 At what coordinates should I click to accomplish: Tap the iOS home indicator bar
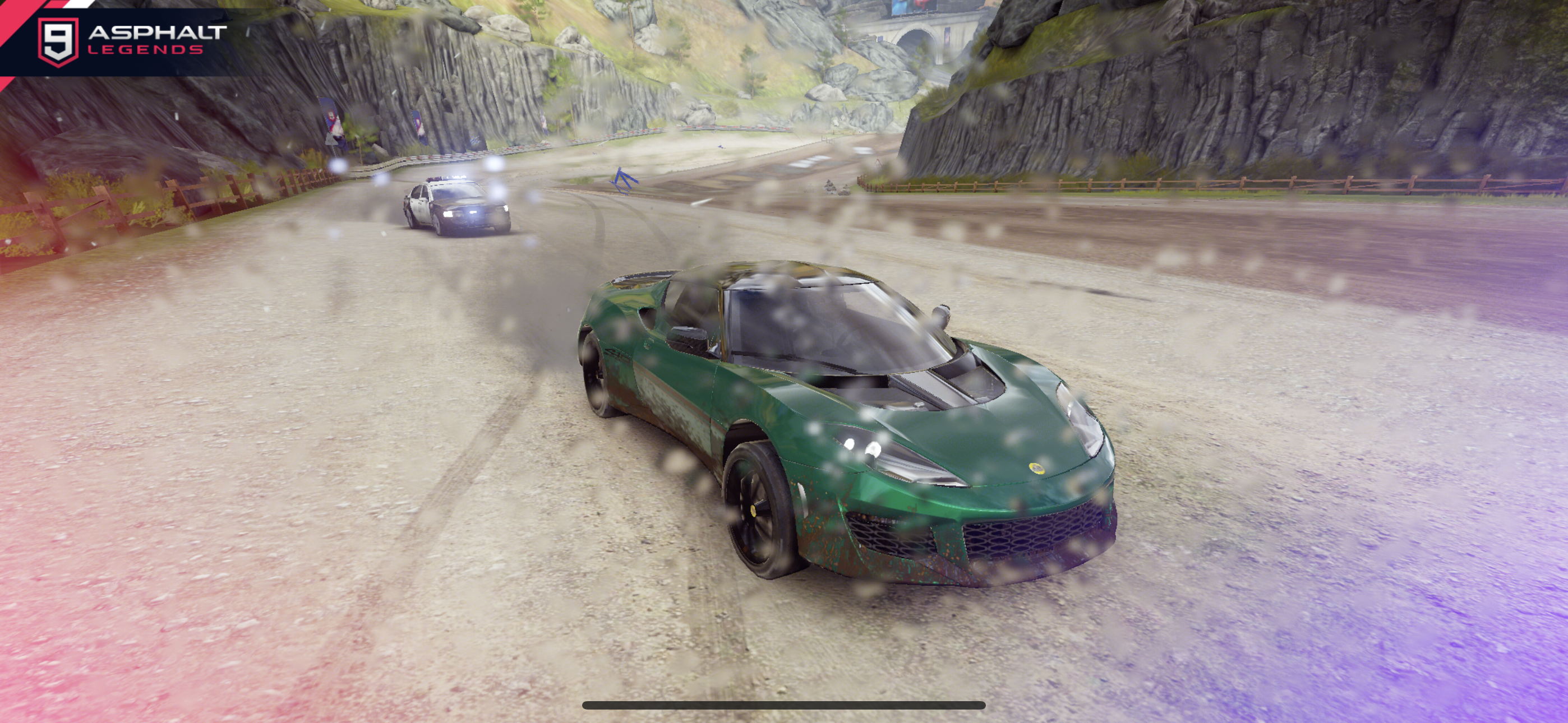[783, 706]
